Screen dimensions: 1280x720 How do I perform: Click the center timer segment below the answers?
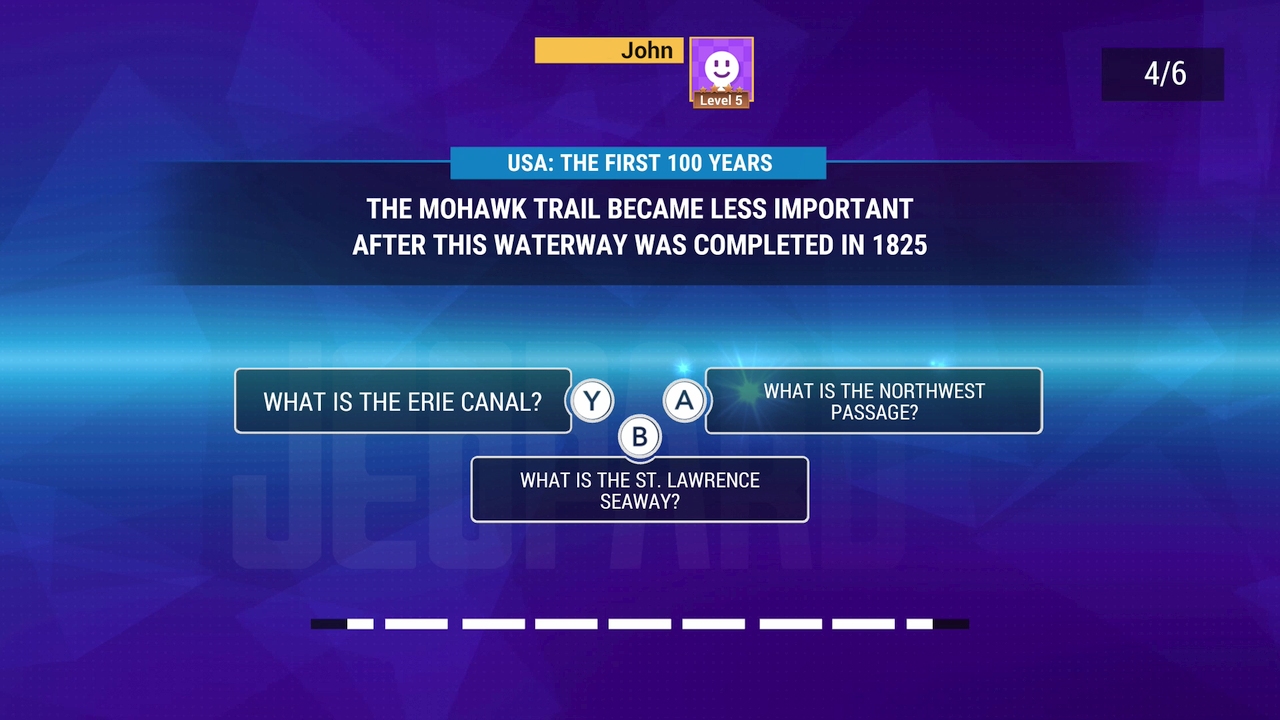(x=640, y=623)
